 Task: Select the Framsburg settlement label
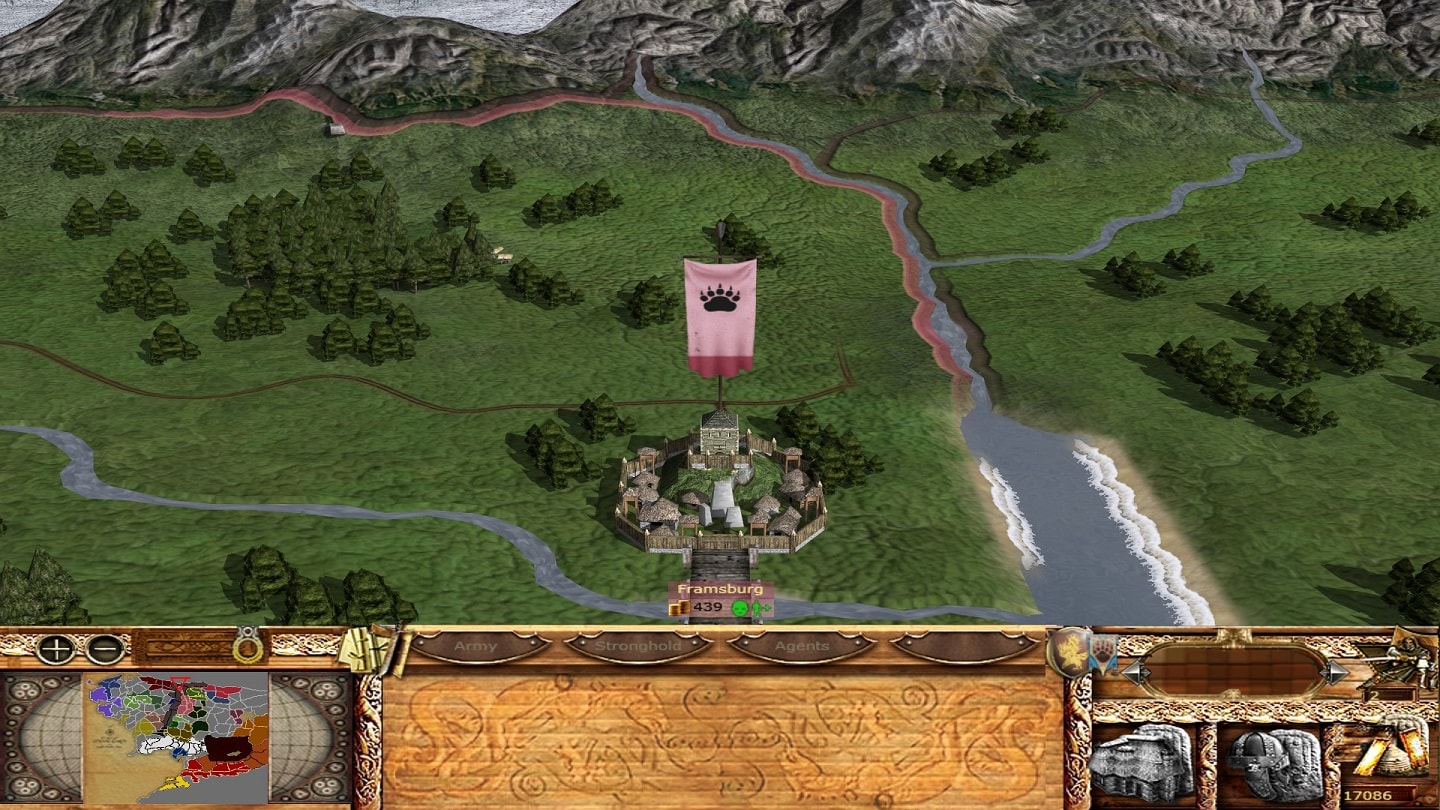tap(720, 589)
